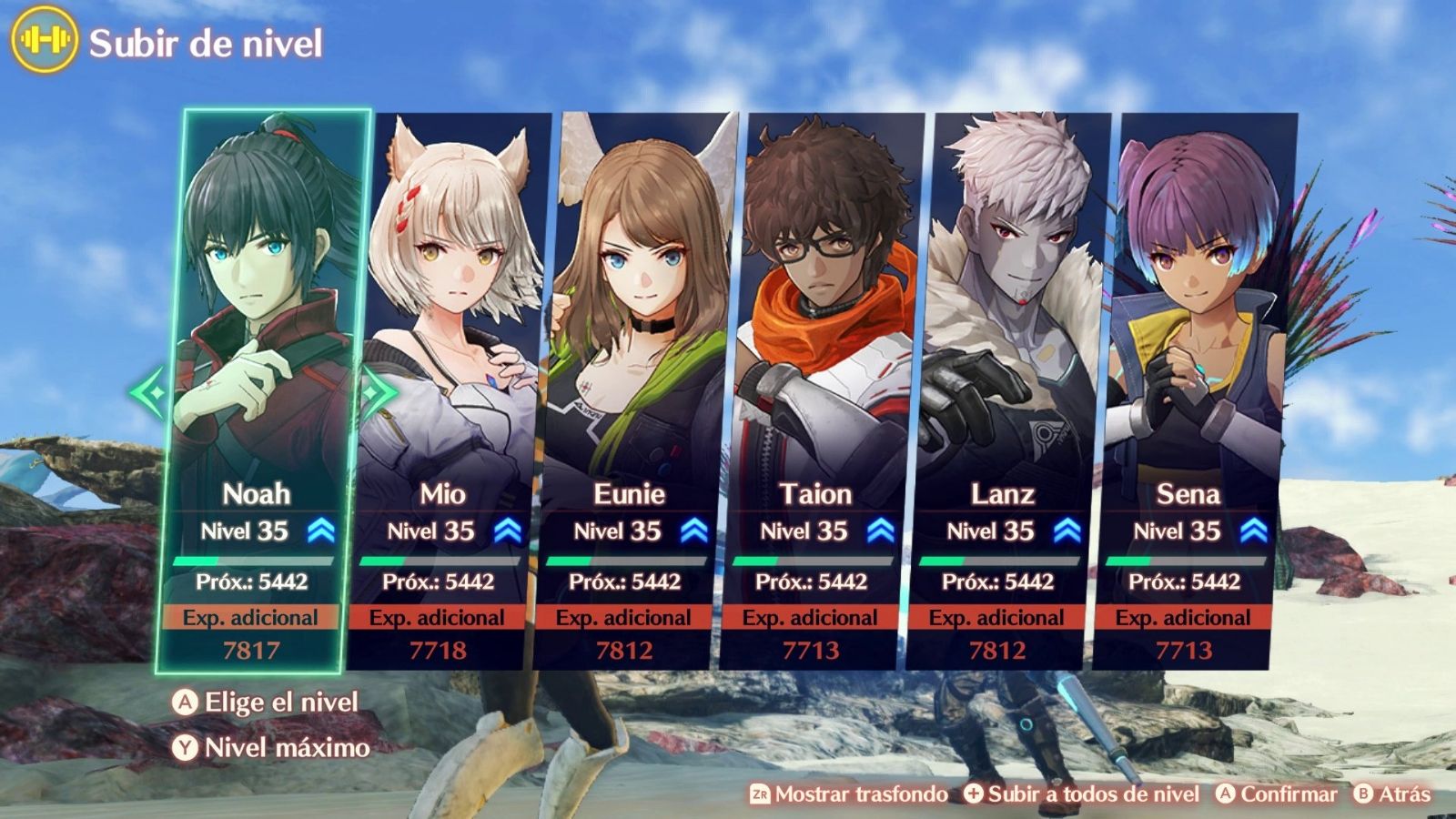Click the left arrow beside Noah's card
This screenshot has height=819, width=1456.
[x=147, y=393]
